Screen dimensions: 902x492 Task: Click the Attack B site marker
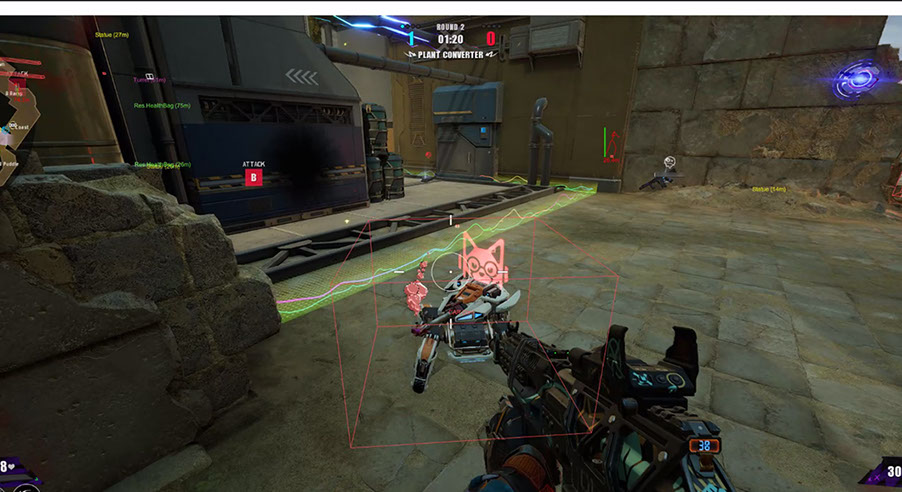[x=253, y=178]
